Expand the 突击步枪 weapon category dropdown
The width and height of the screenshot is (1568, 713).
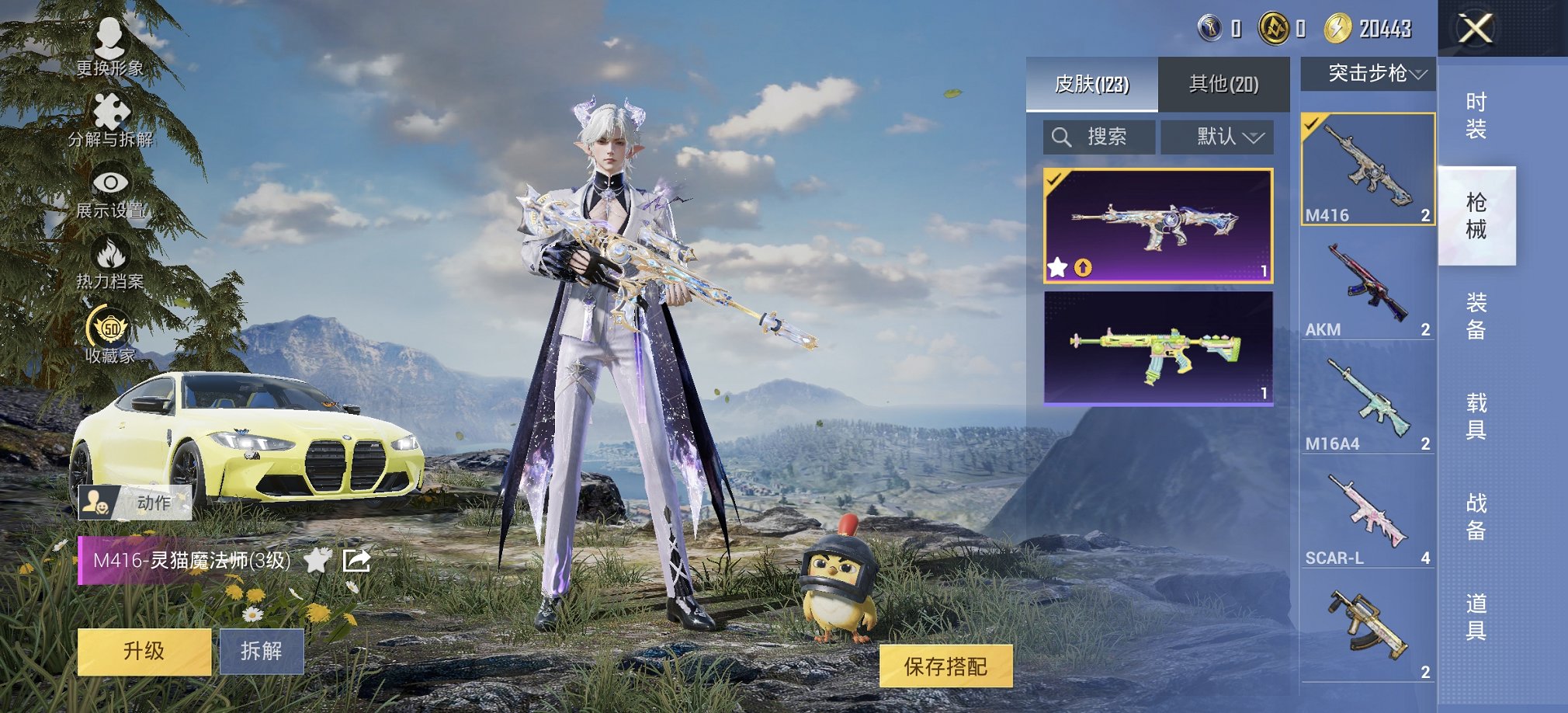1368,74
